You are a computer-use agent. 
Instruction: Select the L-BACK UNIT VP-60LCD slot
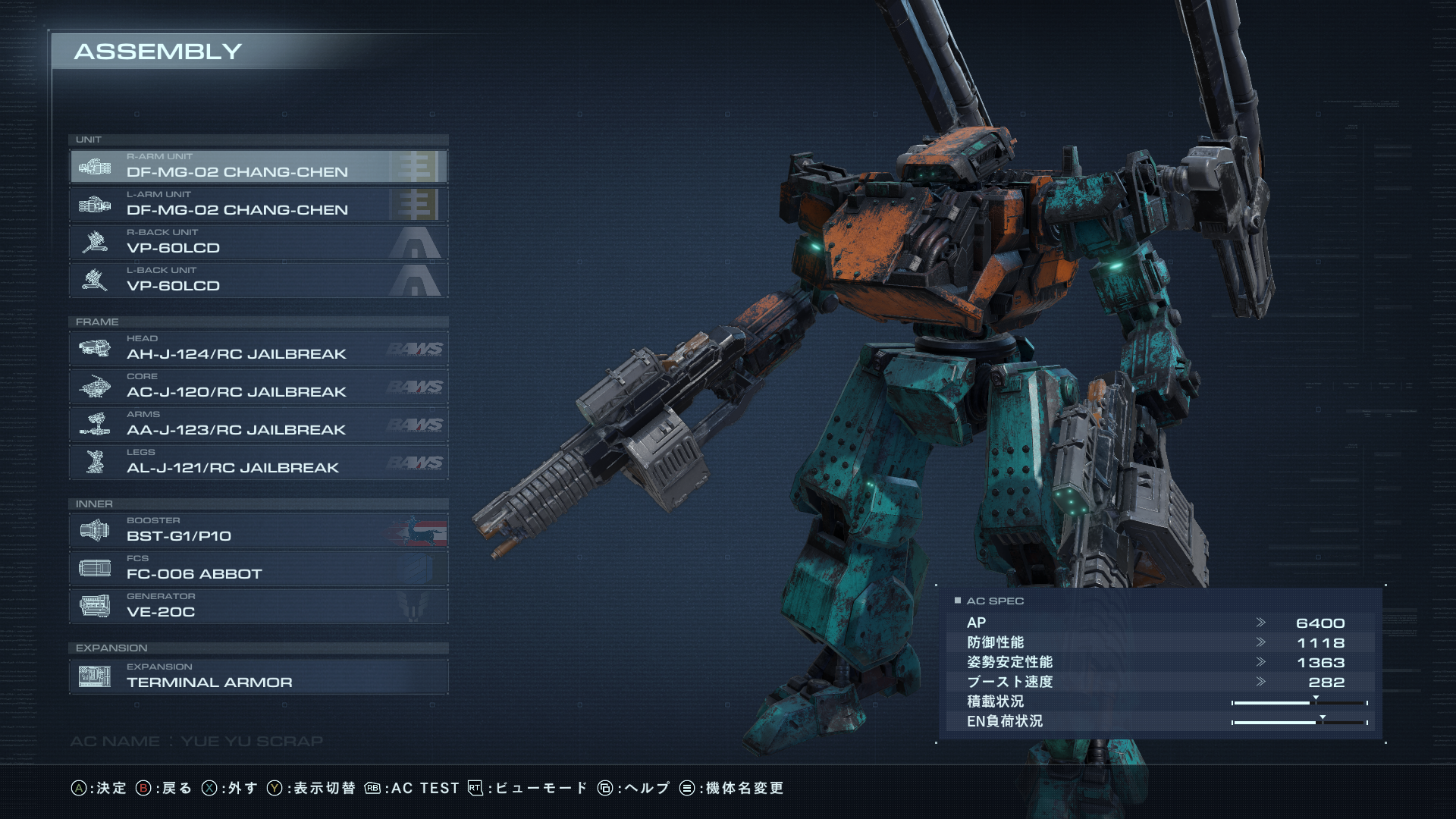click(258, 280)
